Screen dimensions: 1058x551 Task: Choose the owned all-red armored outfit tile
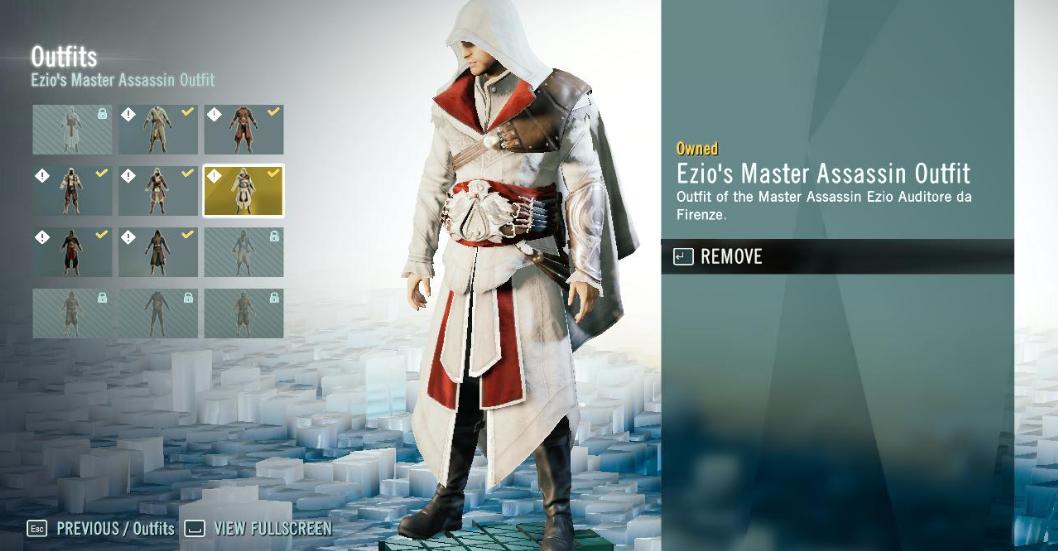click(243, 129)
